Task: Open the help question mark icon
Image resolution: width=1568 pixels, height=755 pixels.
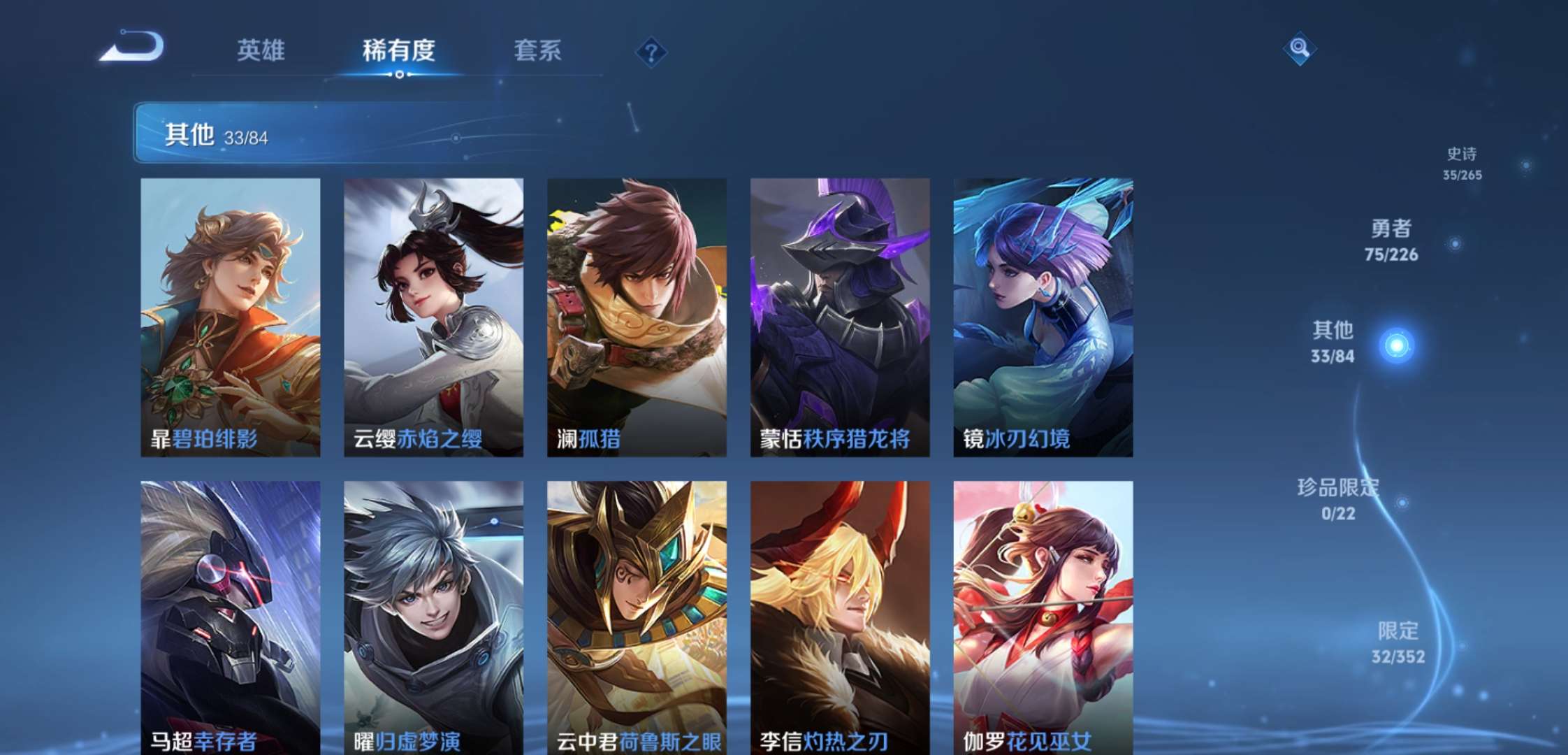Action: [x=650, y=51]
